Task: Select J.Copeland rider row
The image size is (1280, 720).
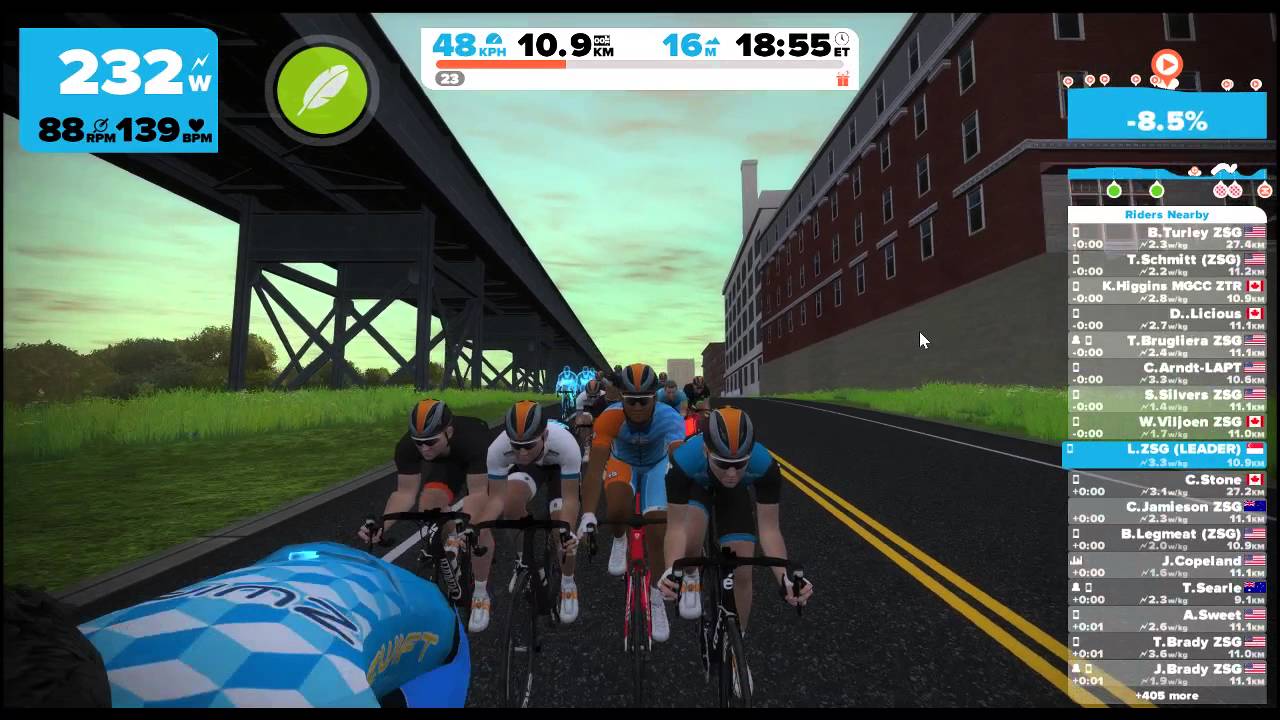Action: (1166, 566)
